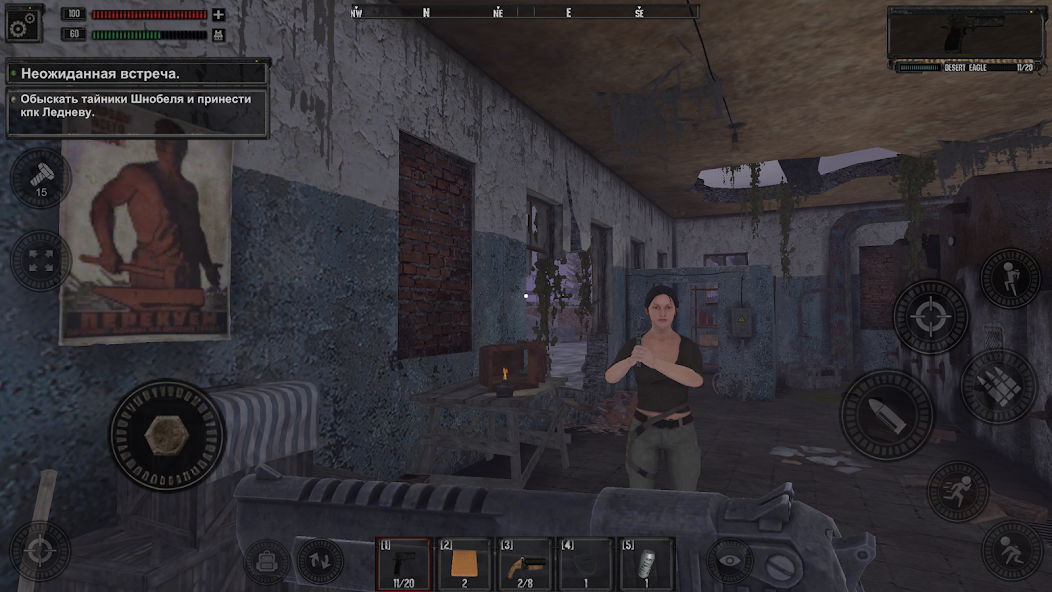The height and width of the screenshot is (592, 1052).
Task: Crouch using the crouching figure button
Action: [x=1011, y=550]
